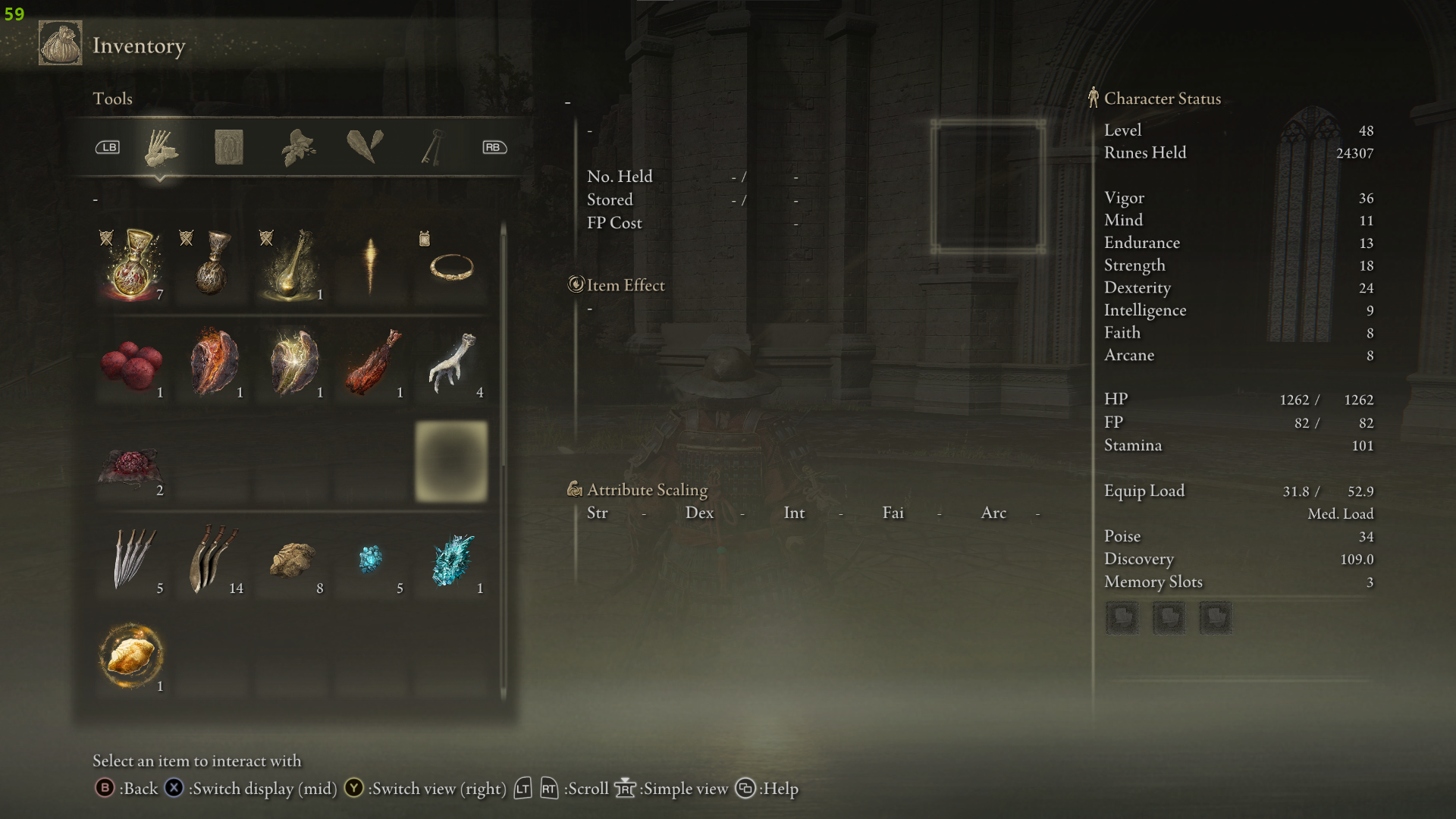Screen dimensions: 1456x819
Task: Pick the curved kukri blades
Action: click(x=212, y=559)
